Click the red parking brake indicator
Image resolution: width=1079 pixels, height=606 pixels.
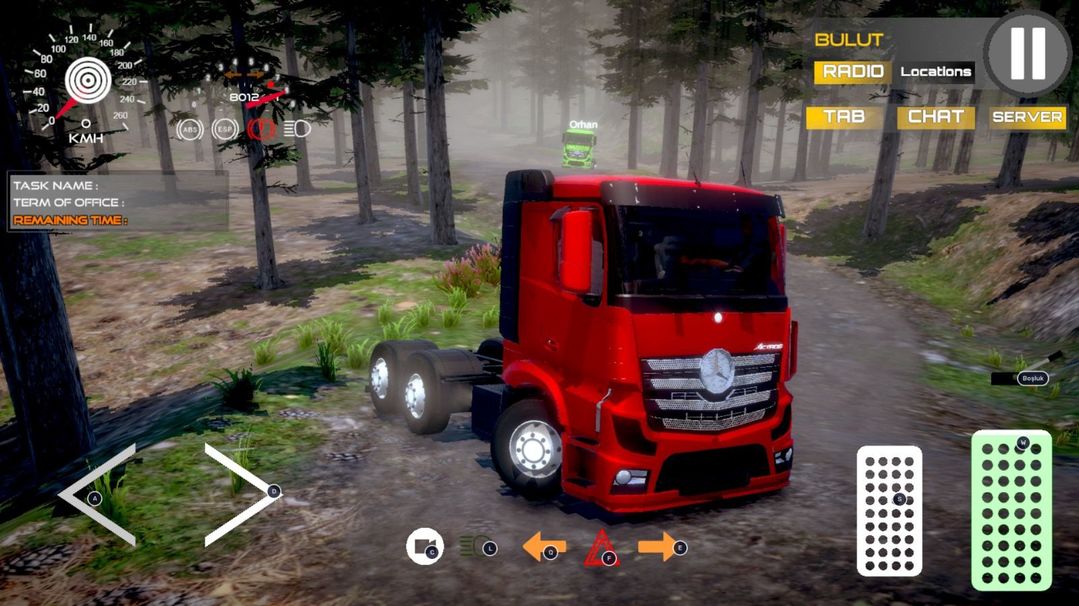(260, 129)
